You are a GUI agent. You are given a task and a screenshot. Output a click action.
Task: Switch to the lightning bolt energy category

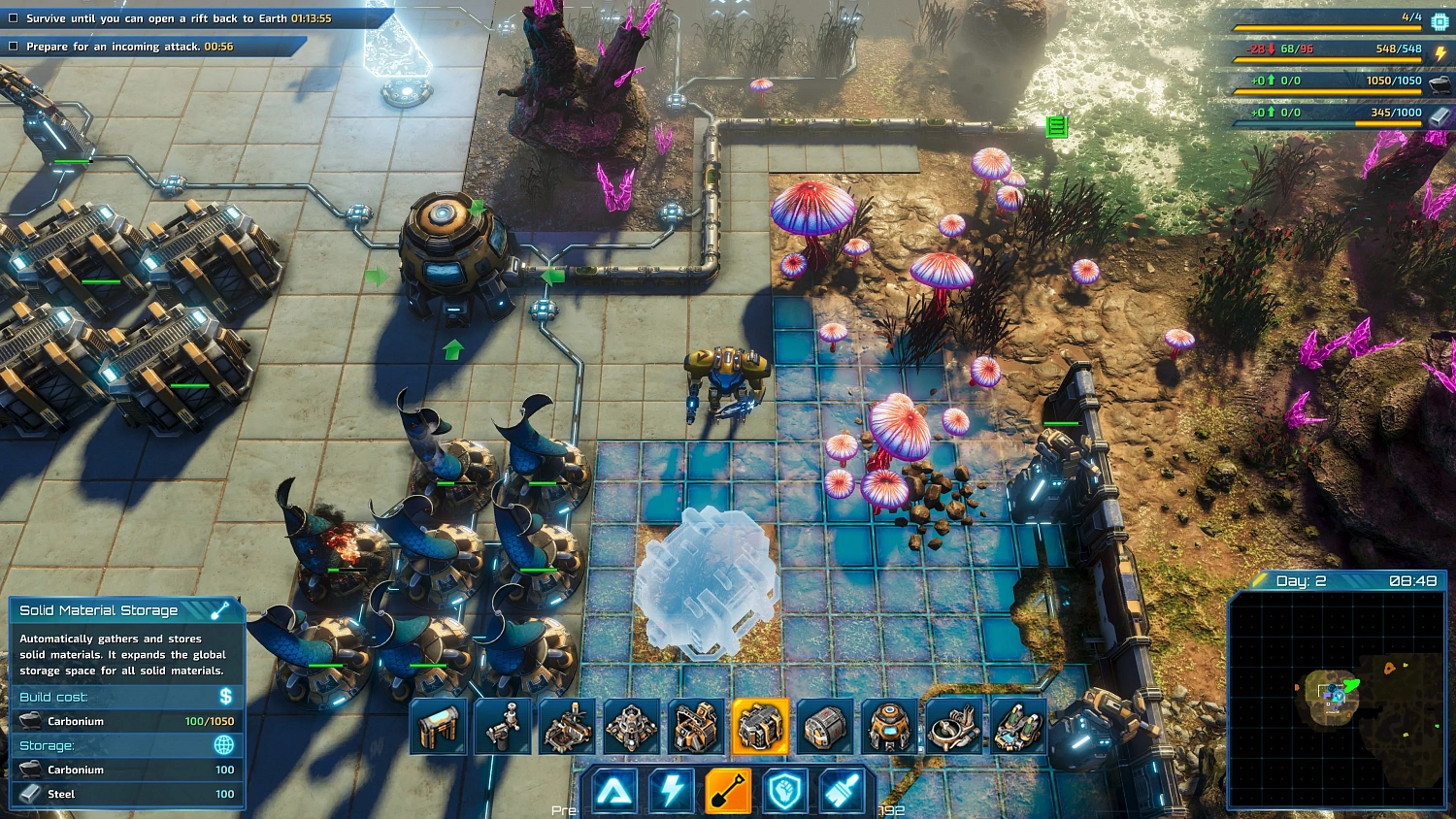pos(672,791)
